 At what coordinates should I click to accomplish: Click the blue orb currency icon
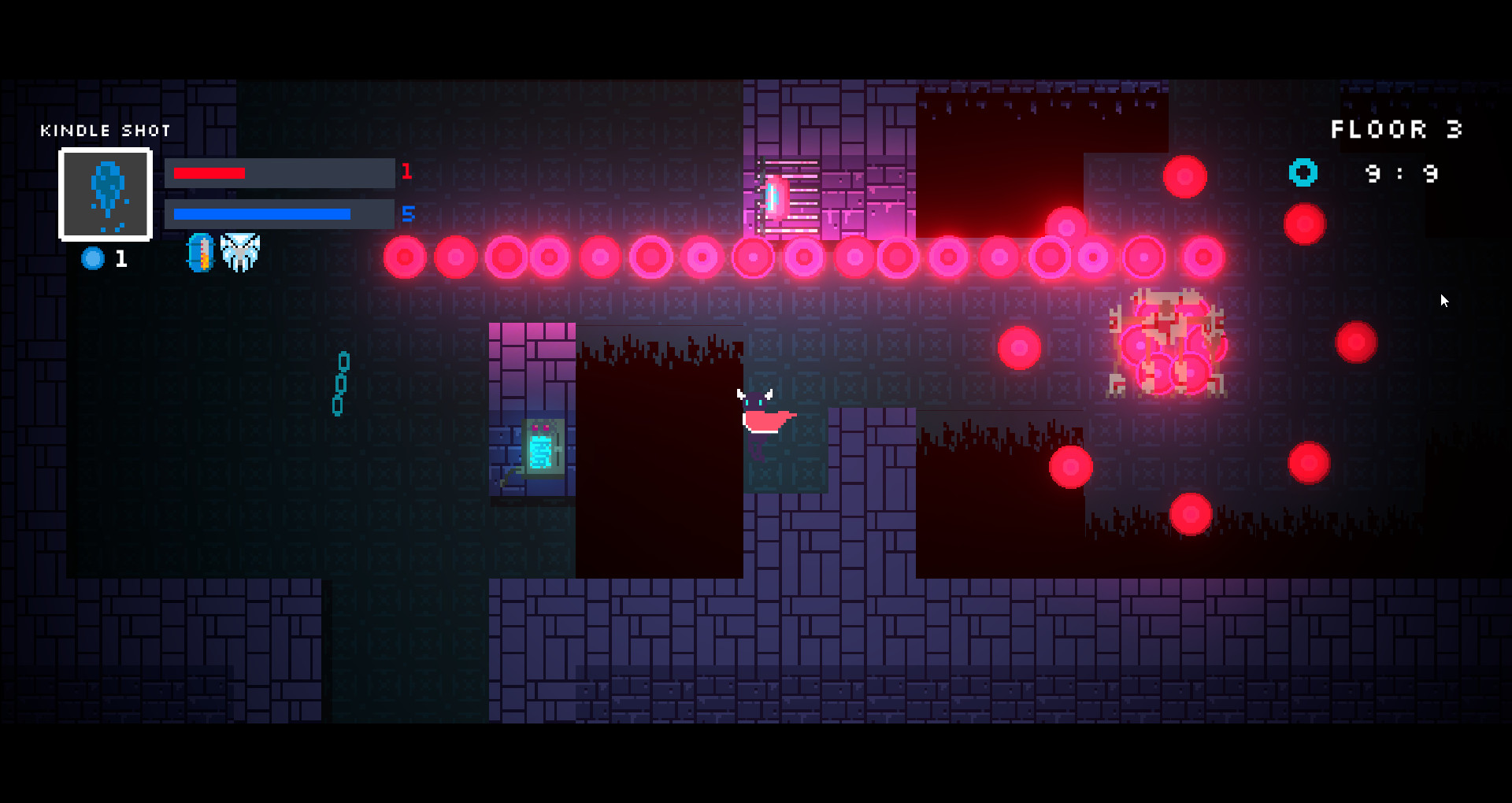click(x=92, y=257)
